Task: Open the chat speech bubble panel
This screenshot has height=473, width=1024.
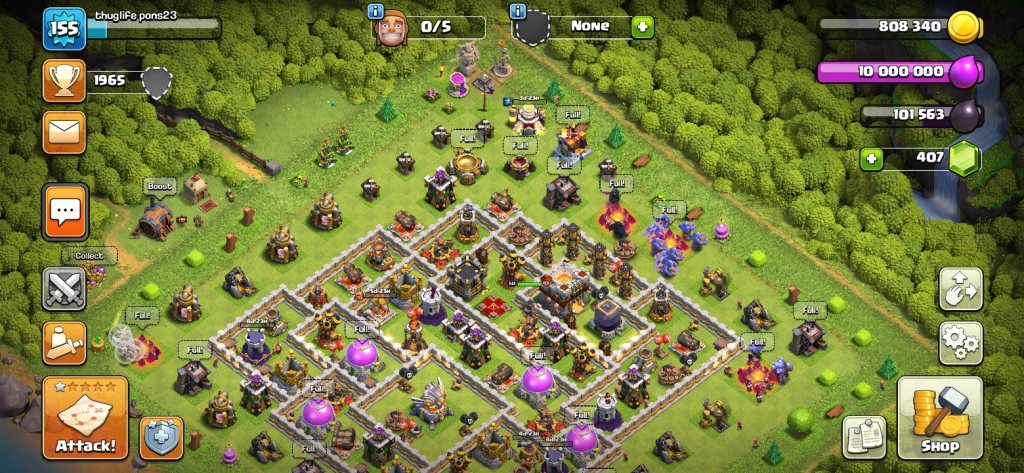Action: 65,212
